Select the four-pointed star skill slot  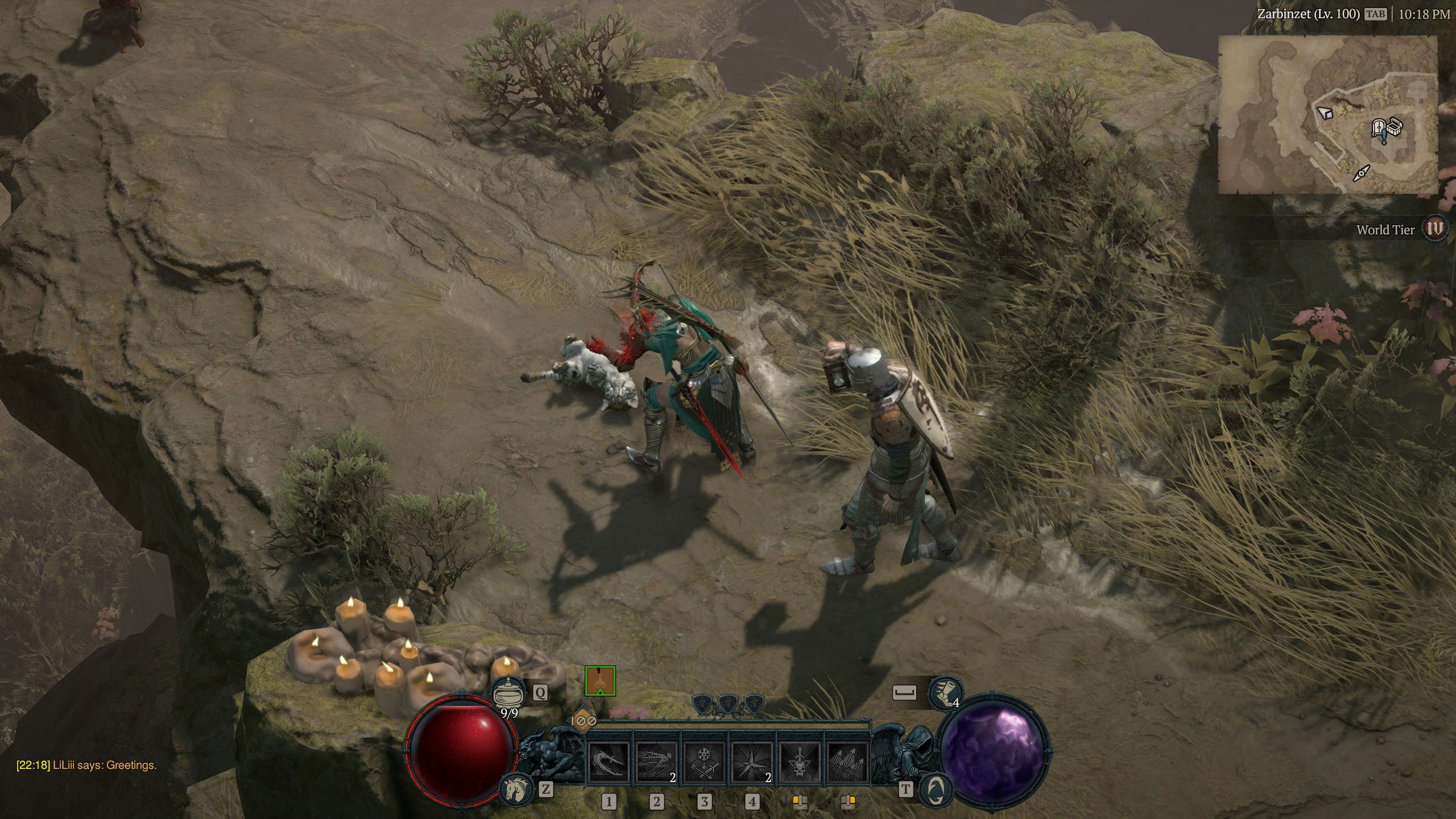[752, 763]
